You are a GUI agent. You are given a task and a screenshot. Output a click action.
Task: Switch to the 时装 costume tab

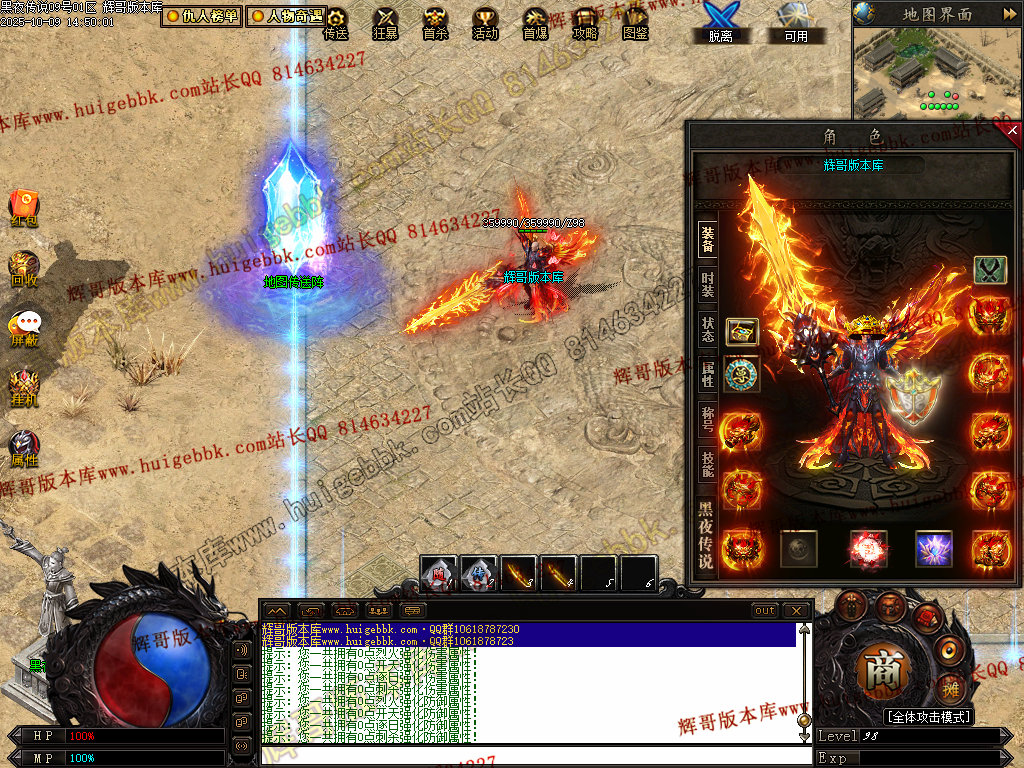(x=707, y=285)
